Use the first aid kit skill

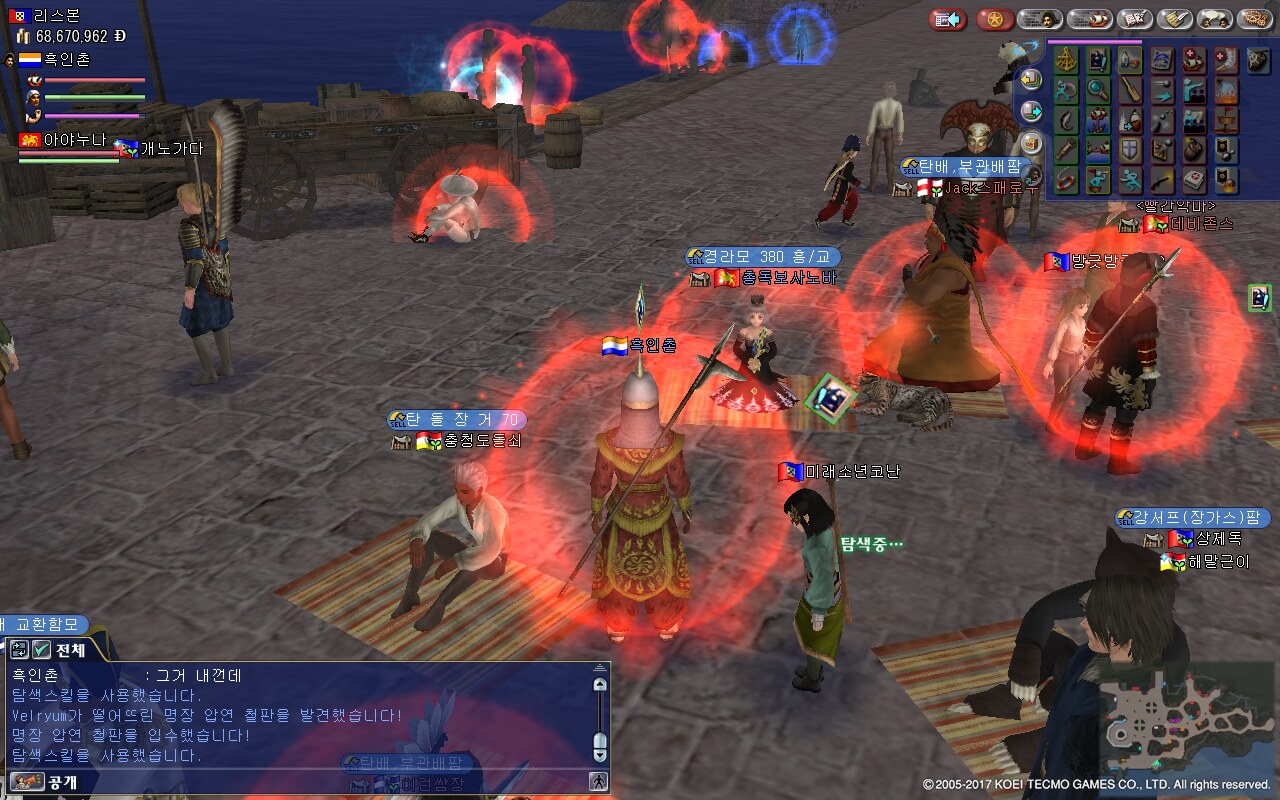[x=1194, y=181]
